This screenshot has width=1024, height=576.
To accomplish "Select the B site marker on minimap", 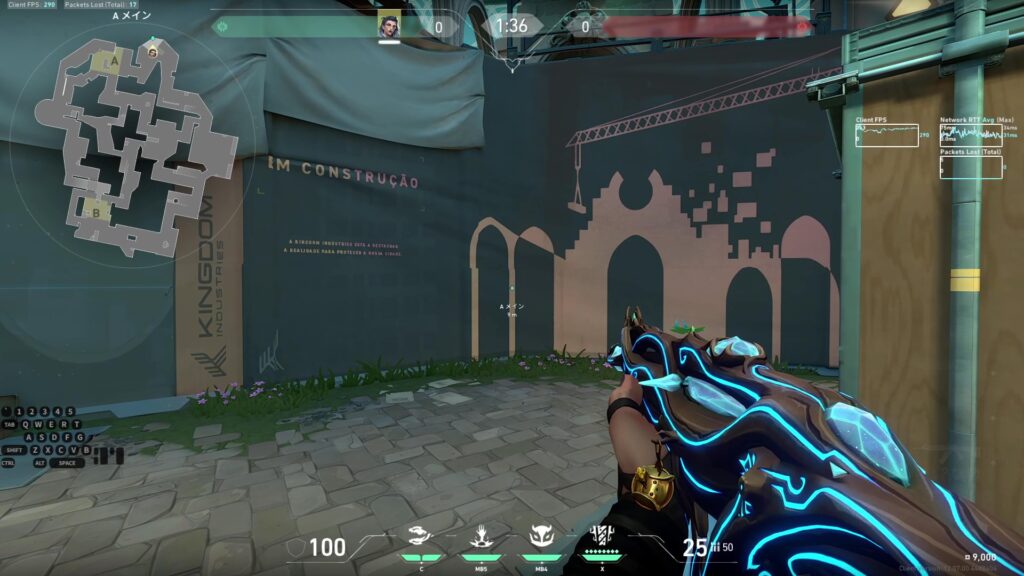I will pos(97,212).
